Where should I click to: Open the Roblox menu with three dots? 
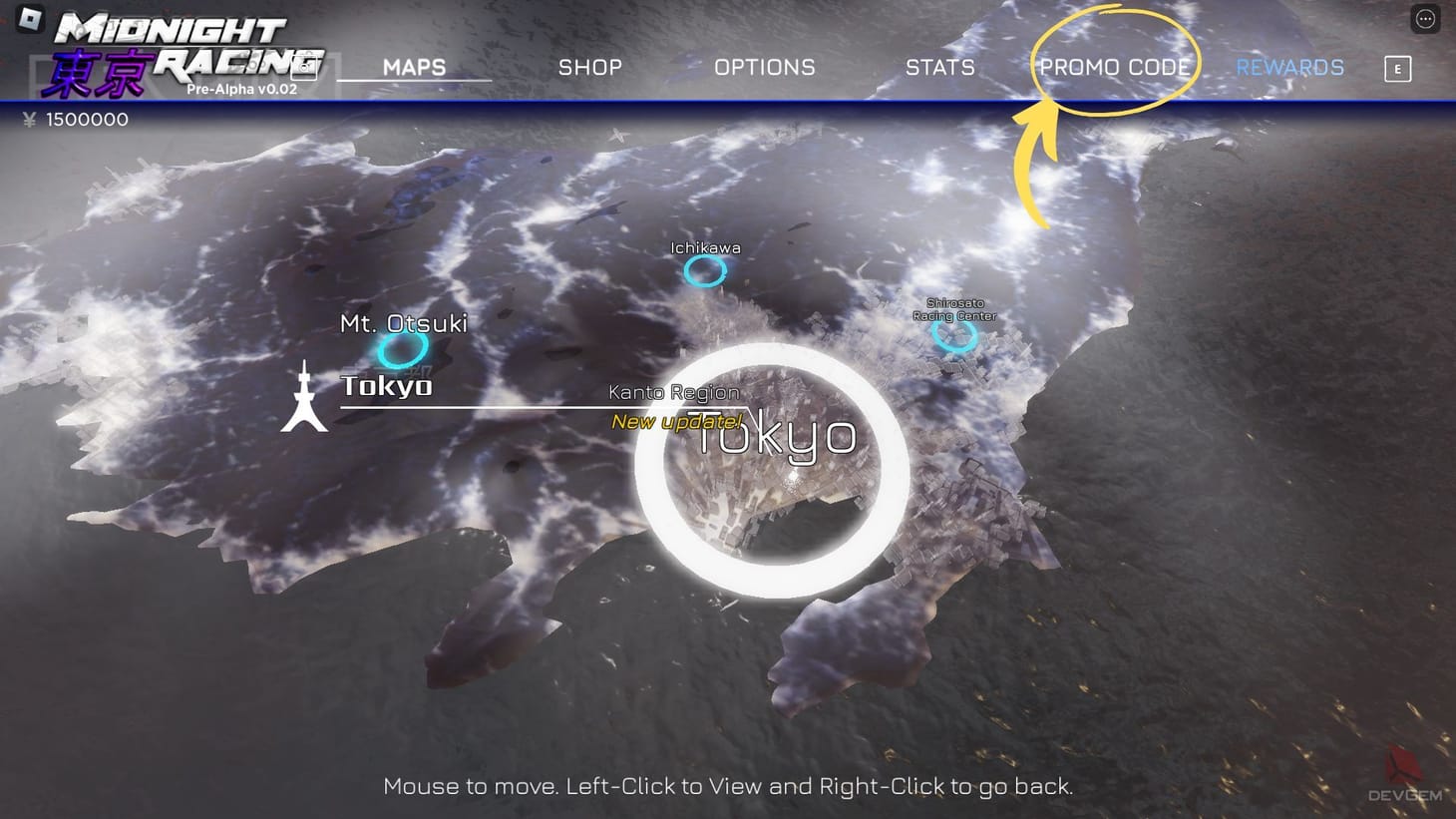click(1424, 18)
